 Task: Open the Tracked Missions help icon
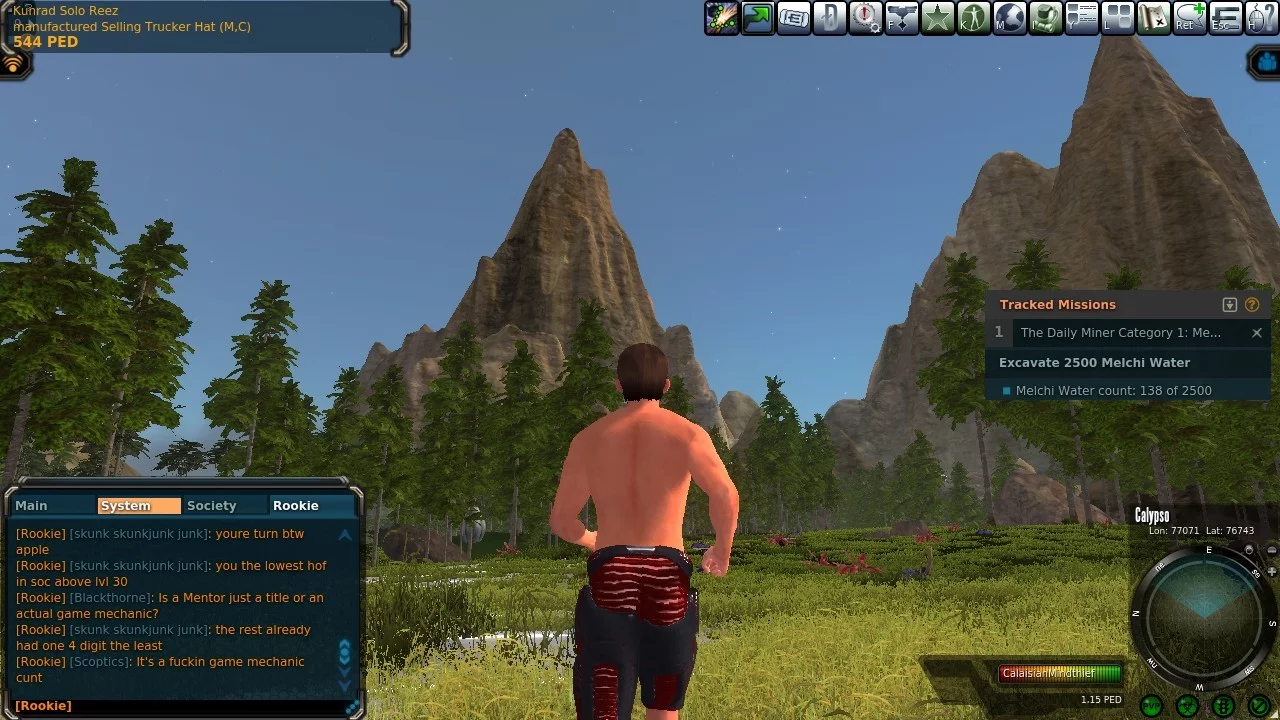[1252, 305]
